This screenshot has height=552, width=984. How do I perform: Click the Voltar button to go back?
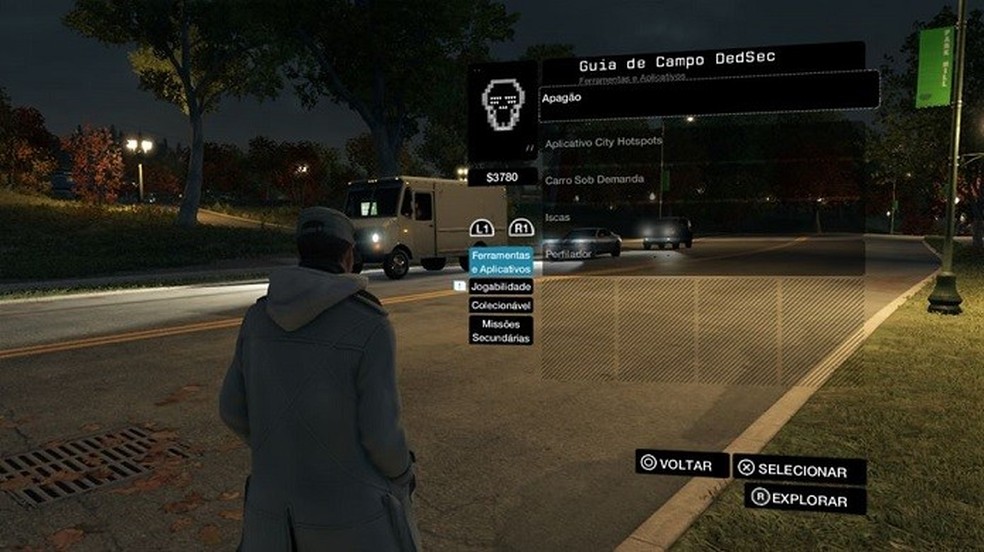pyautogui.click(x=682, y=464)
